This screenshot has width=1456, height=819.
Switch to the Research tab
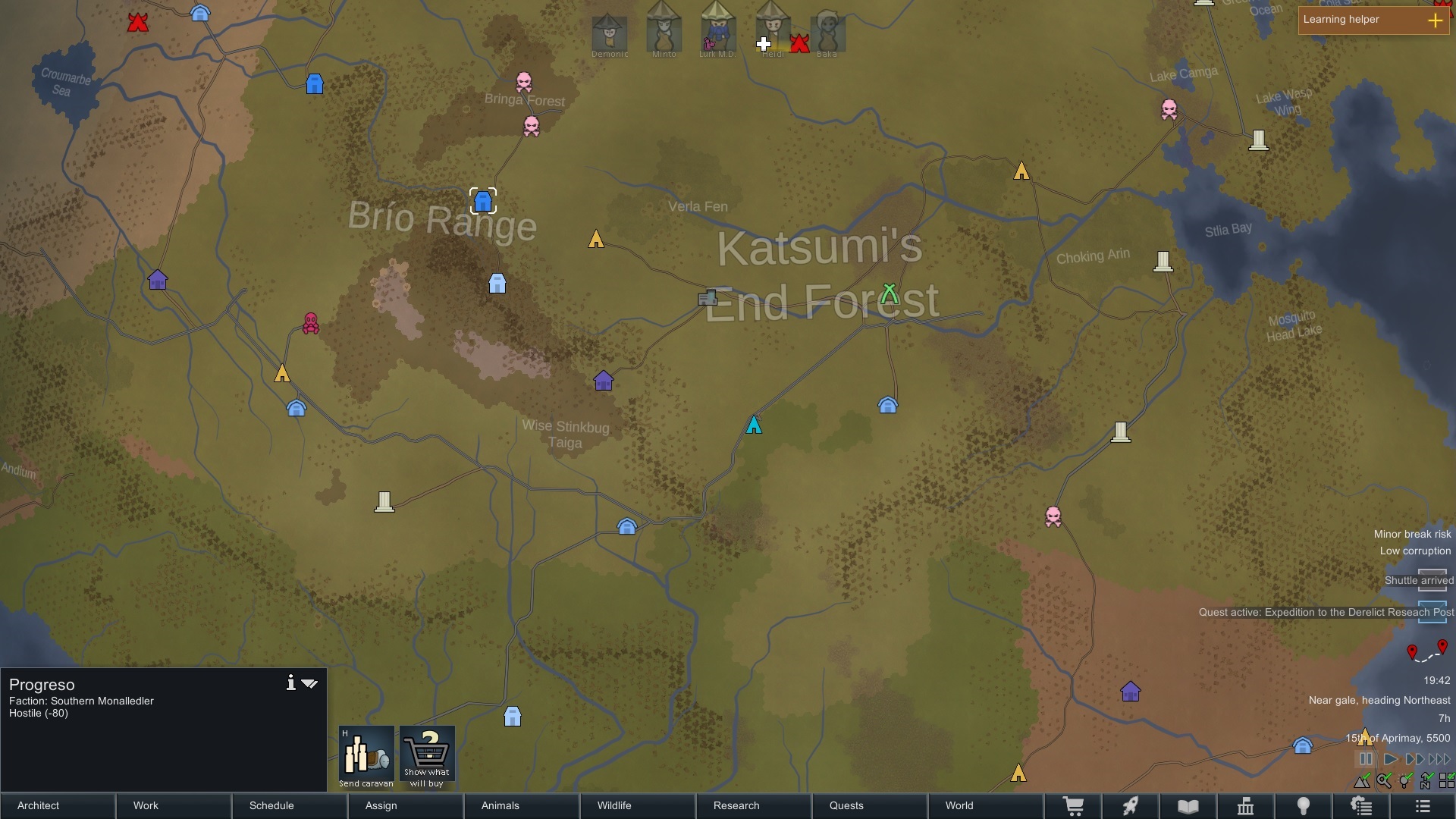pos(736,806)
